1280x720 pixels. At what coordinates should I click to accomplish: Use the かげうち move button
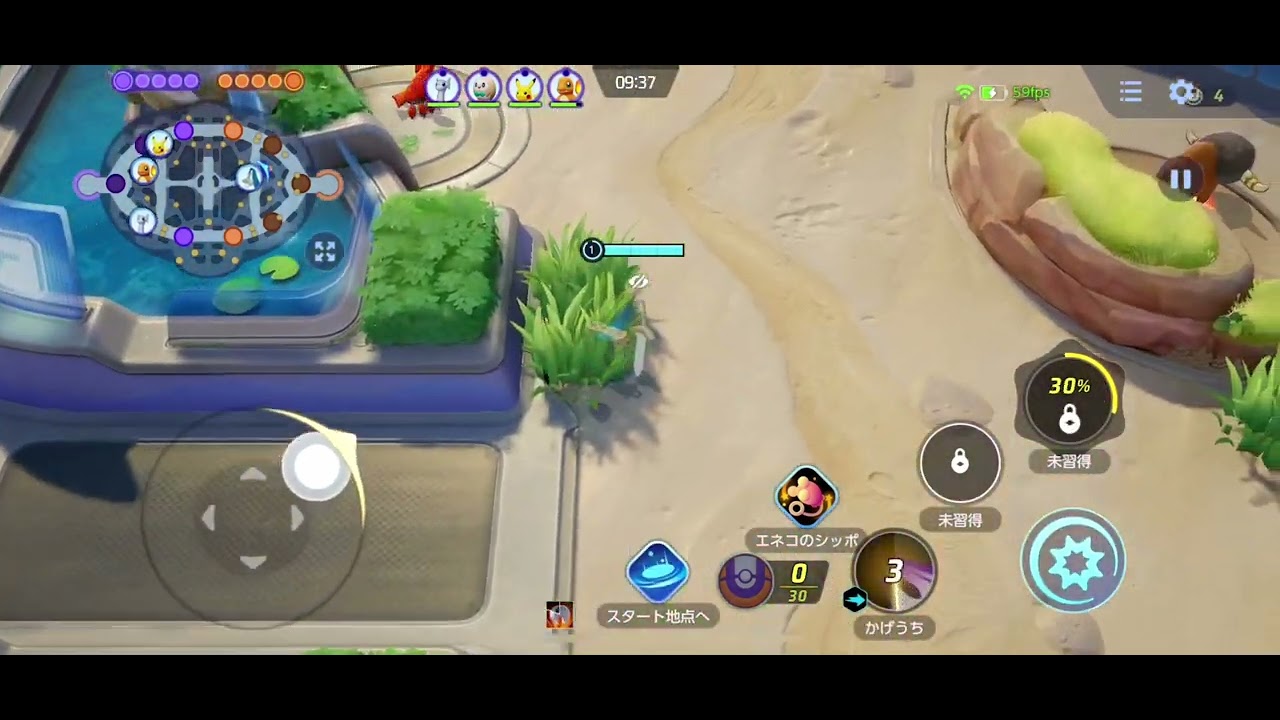coord(893,573)
